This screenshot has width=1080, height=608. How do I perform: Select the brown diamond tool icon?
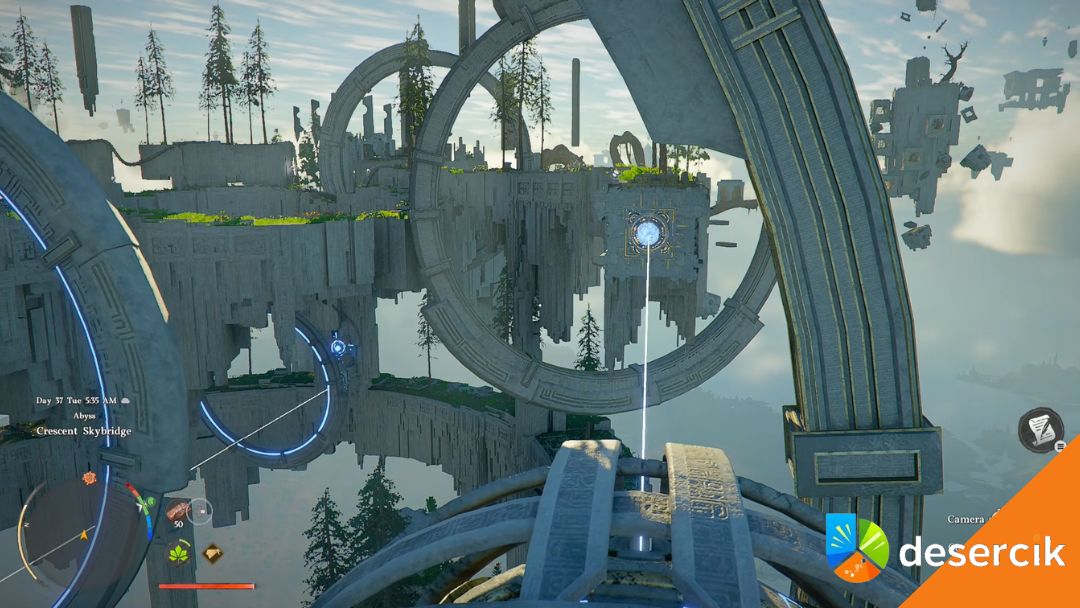212,552
